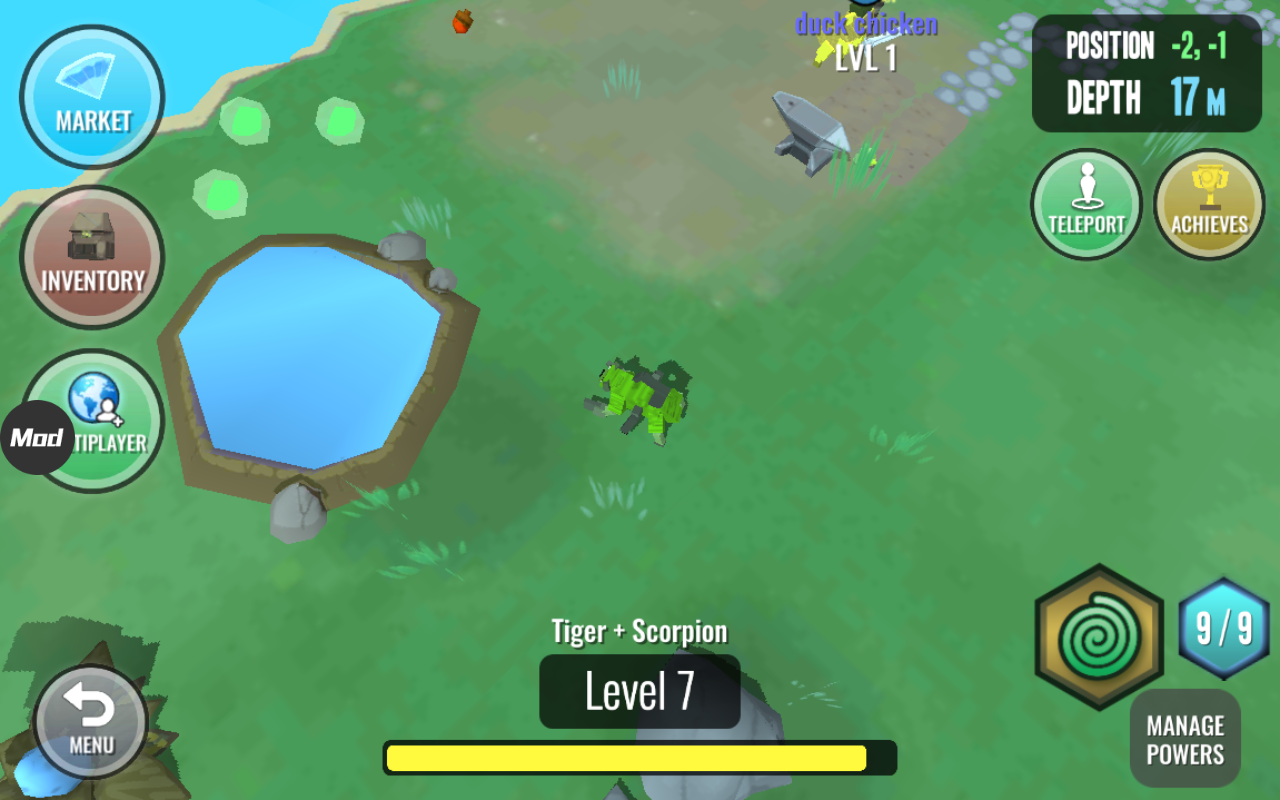Open the Teleport option
This screenshot has width=1280, height=800.
pos(1086,204)
